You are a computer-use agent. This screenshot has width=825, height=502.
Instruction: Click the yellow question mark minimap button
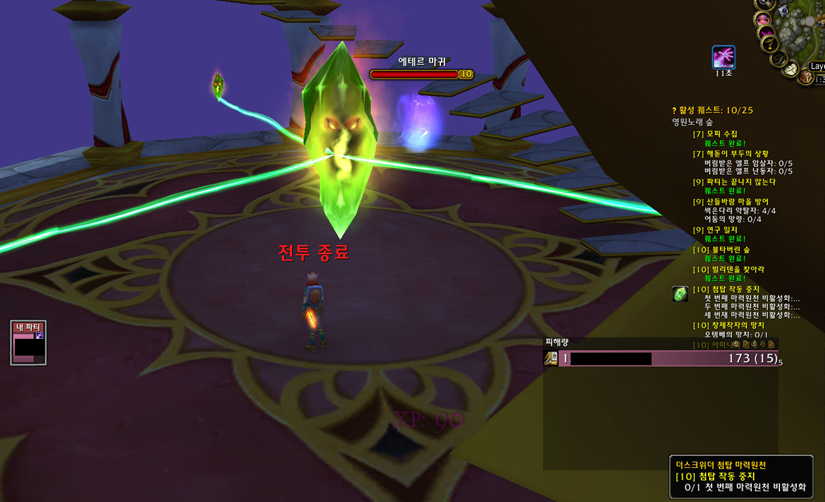[x=769, y=45]
